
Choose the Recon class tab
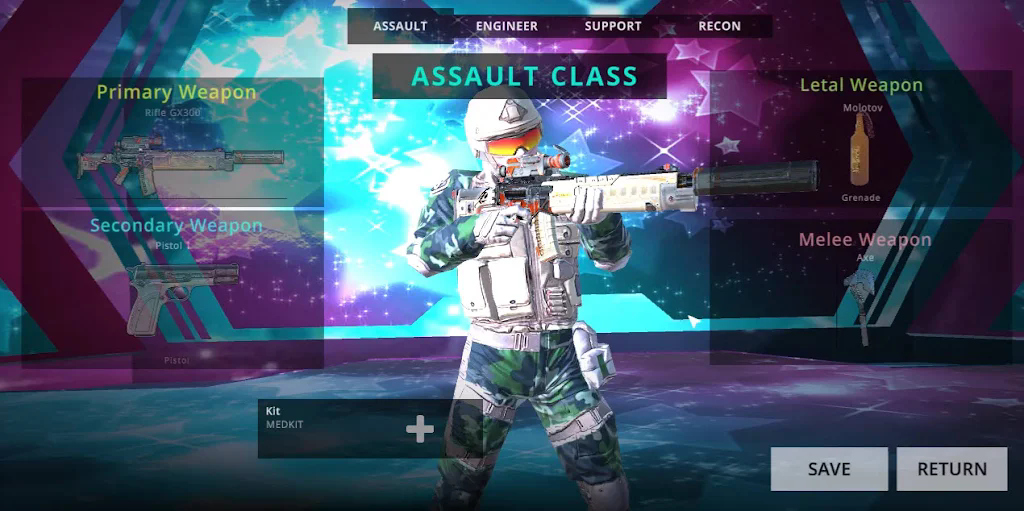click(719, 26)
